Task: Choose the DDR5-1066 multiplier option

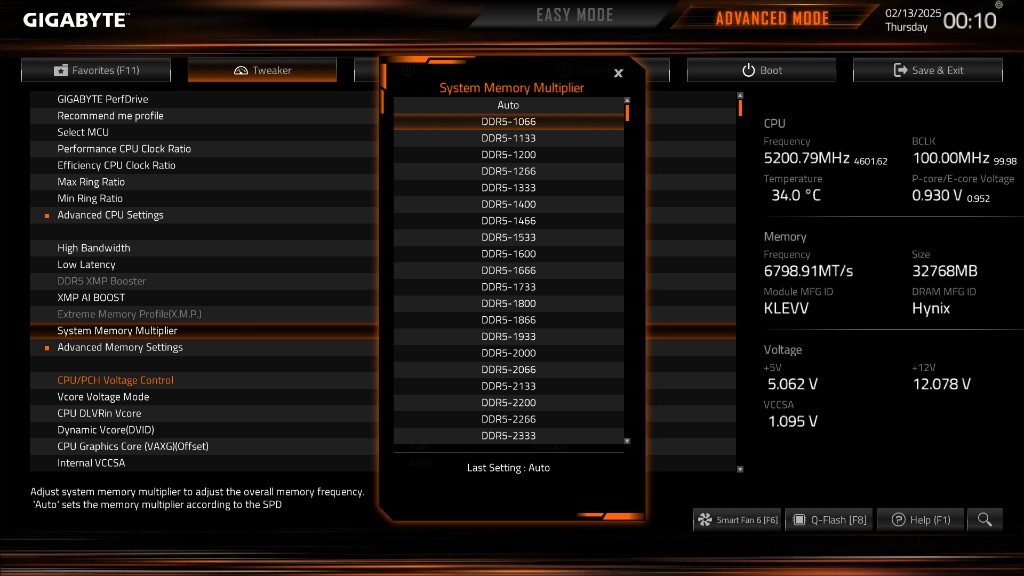Action: point(508,122)
